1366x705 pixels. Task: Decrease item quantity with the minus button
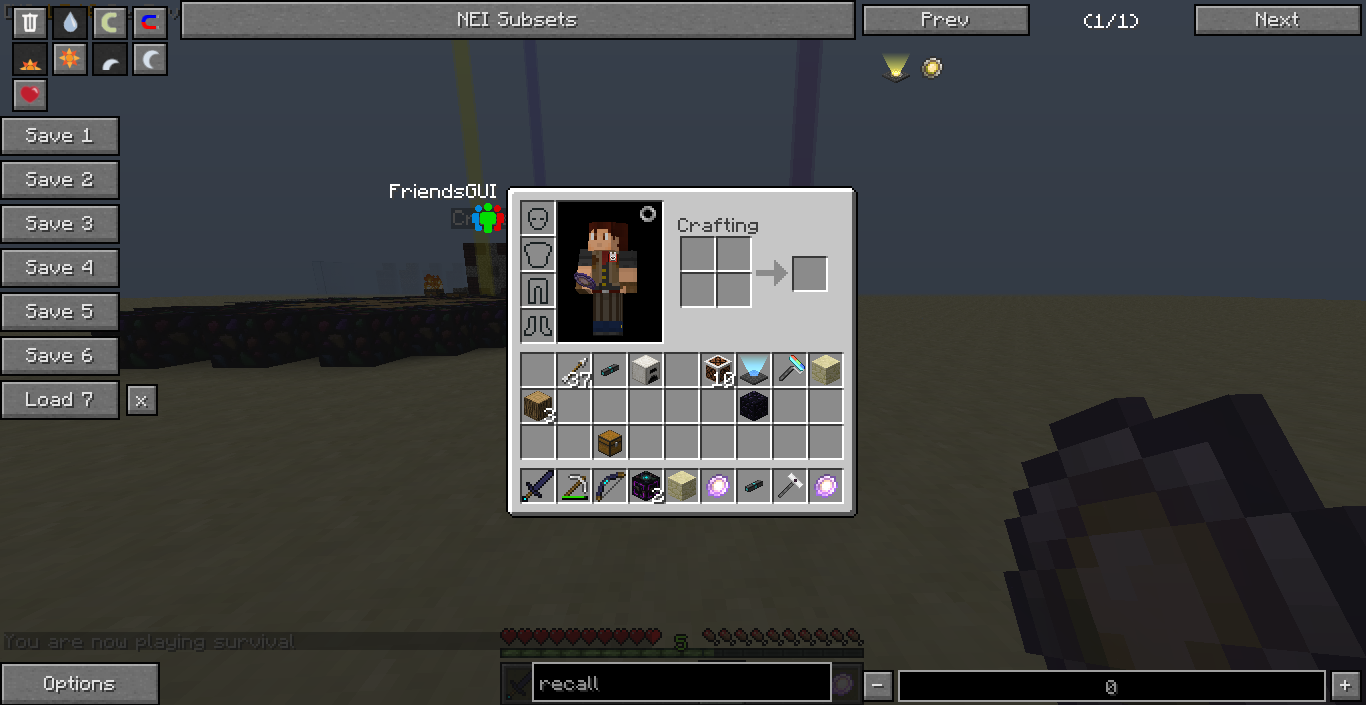click(877, 686)
